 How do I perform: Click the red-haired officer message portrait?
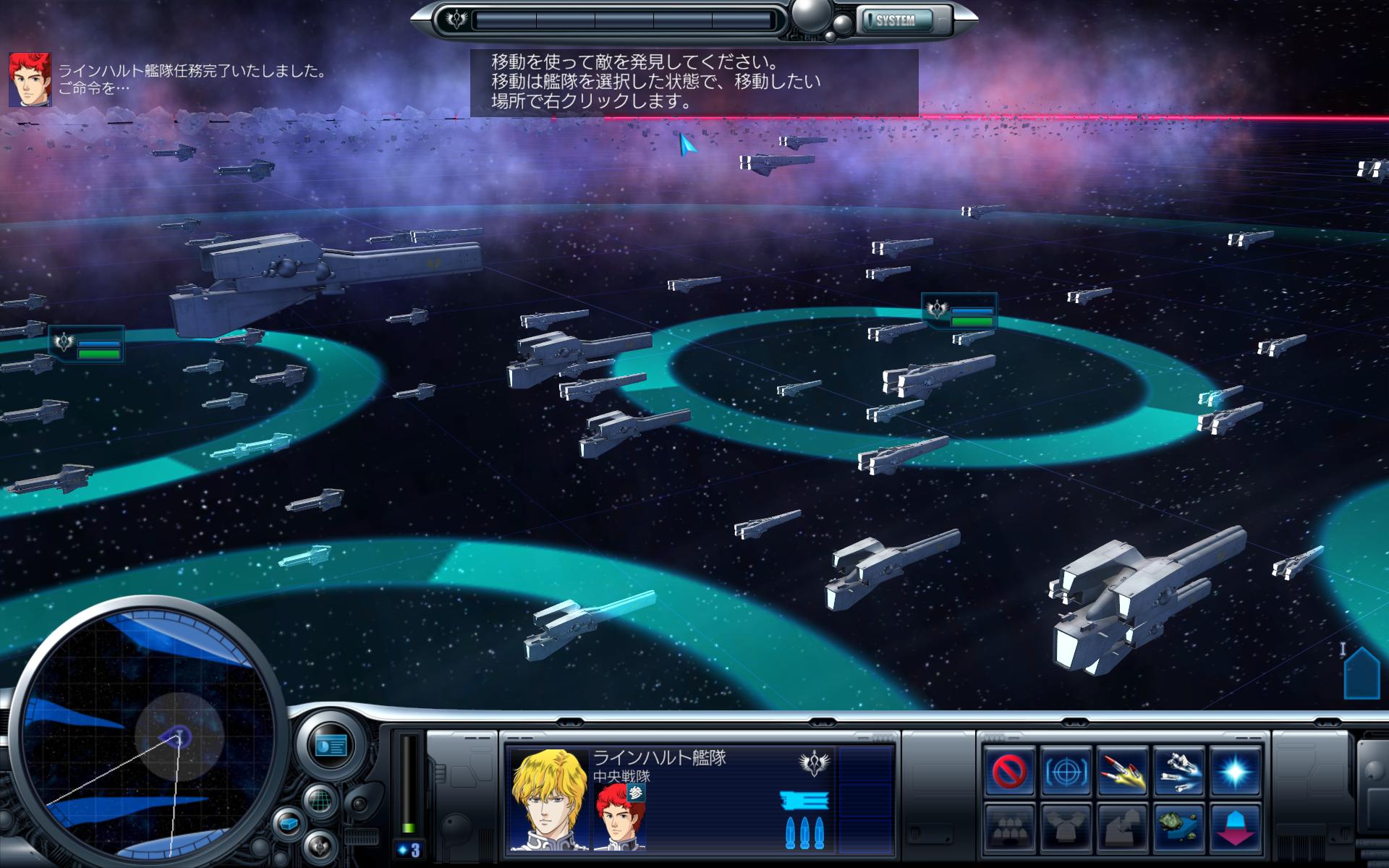coord(30,79)
